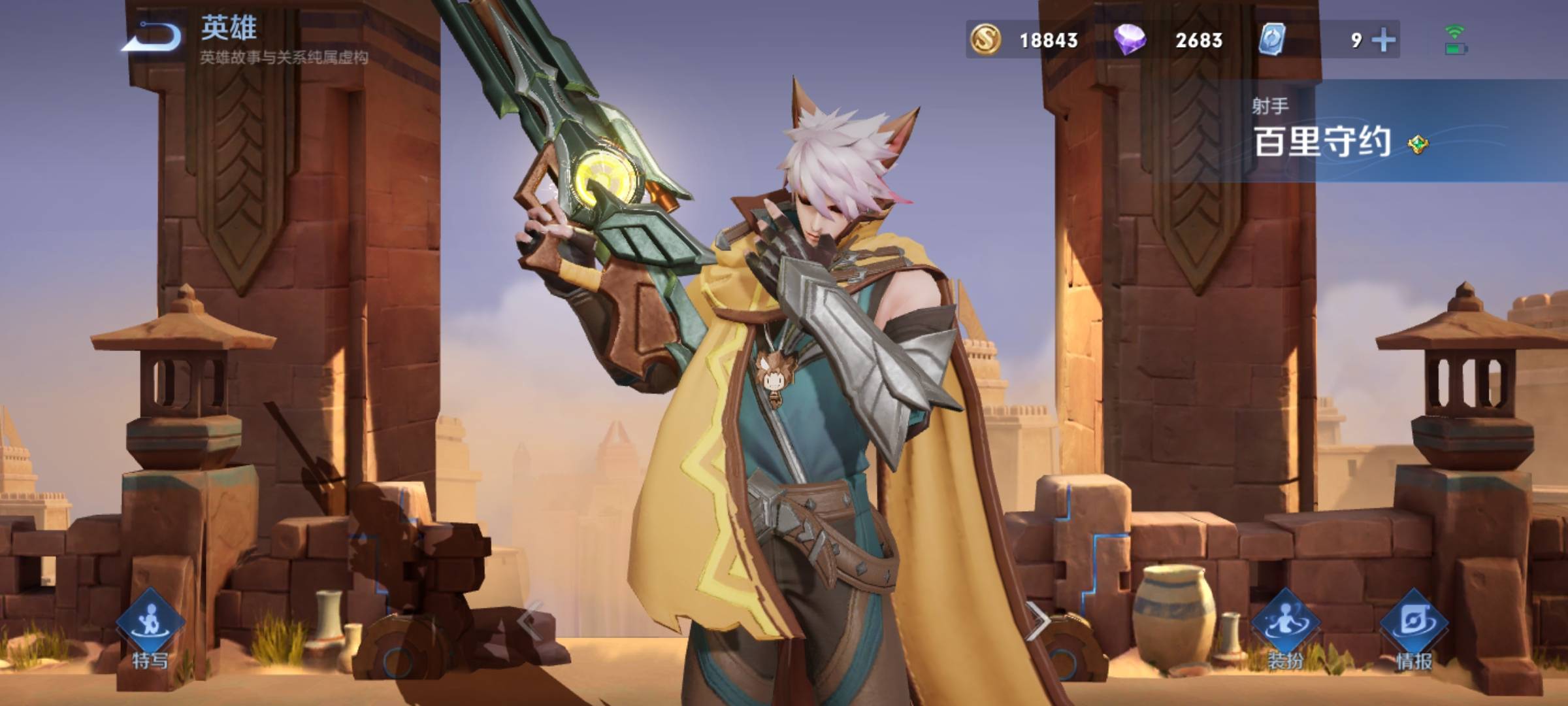Show the previous hero with left arrow
1568x706 pixels.
(531, 619)
